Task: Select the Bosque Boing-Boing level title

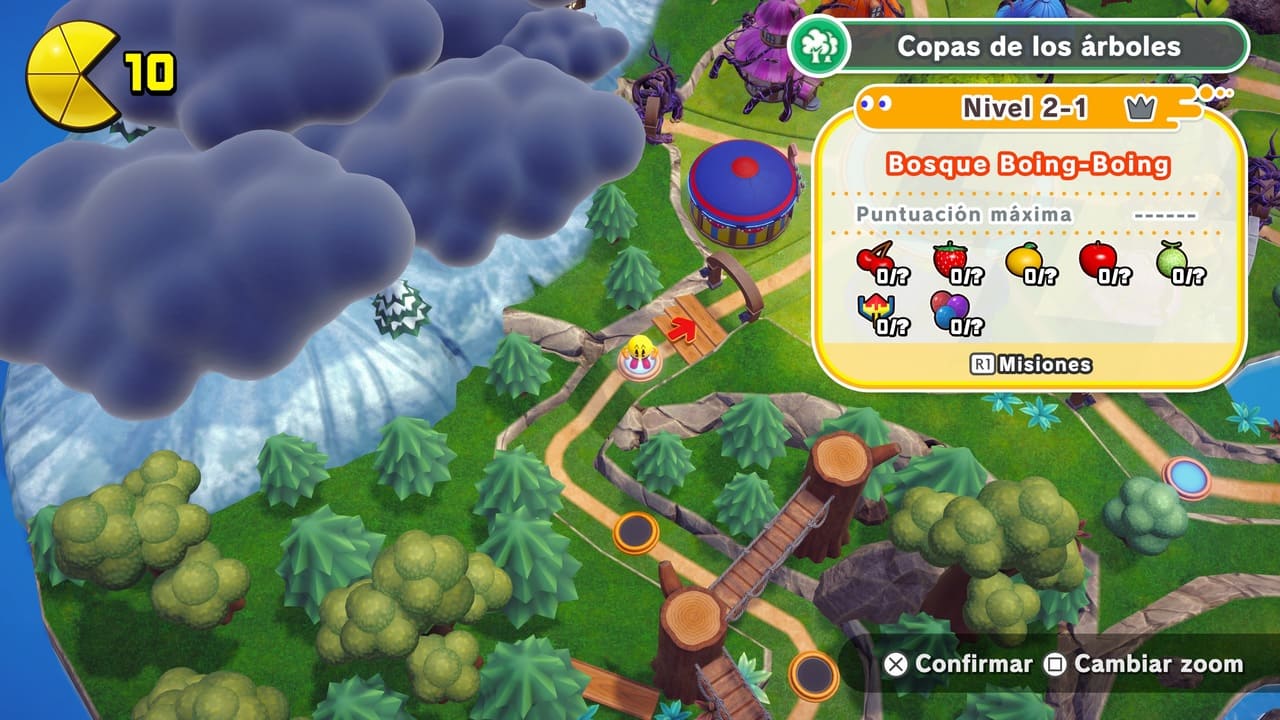Action: 1029,164
